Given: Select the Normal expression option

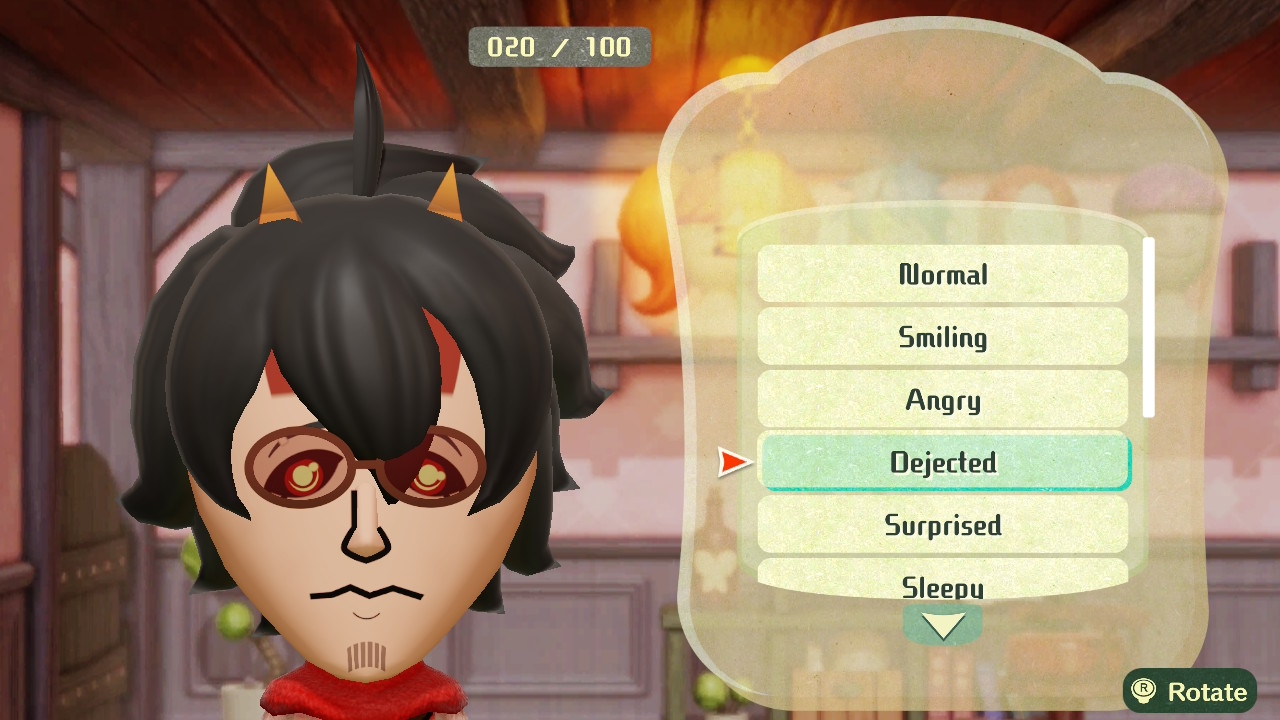Looking at the screenshot, I should pyautogui.click(x=942, y=274).
